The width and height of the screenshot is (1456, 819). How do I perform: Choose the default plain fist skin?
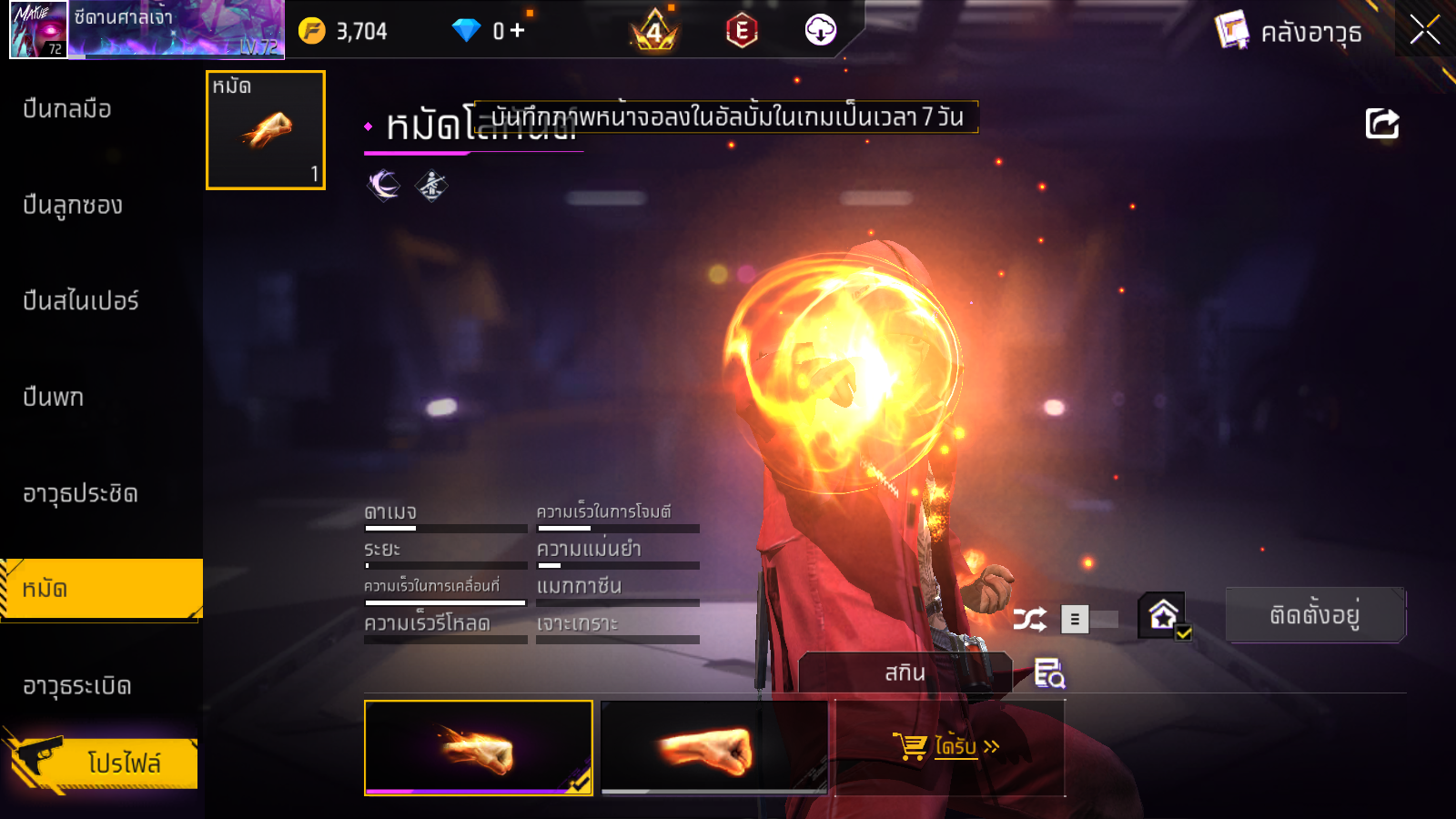(714, 748)
